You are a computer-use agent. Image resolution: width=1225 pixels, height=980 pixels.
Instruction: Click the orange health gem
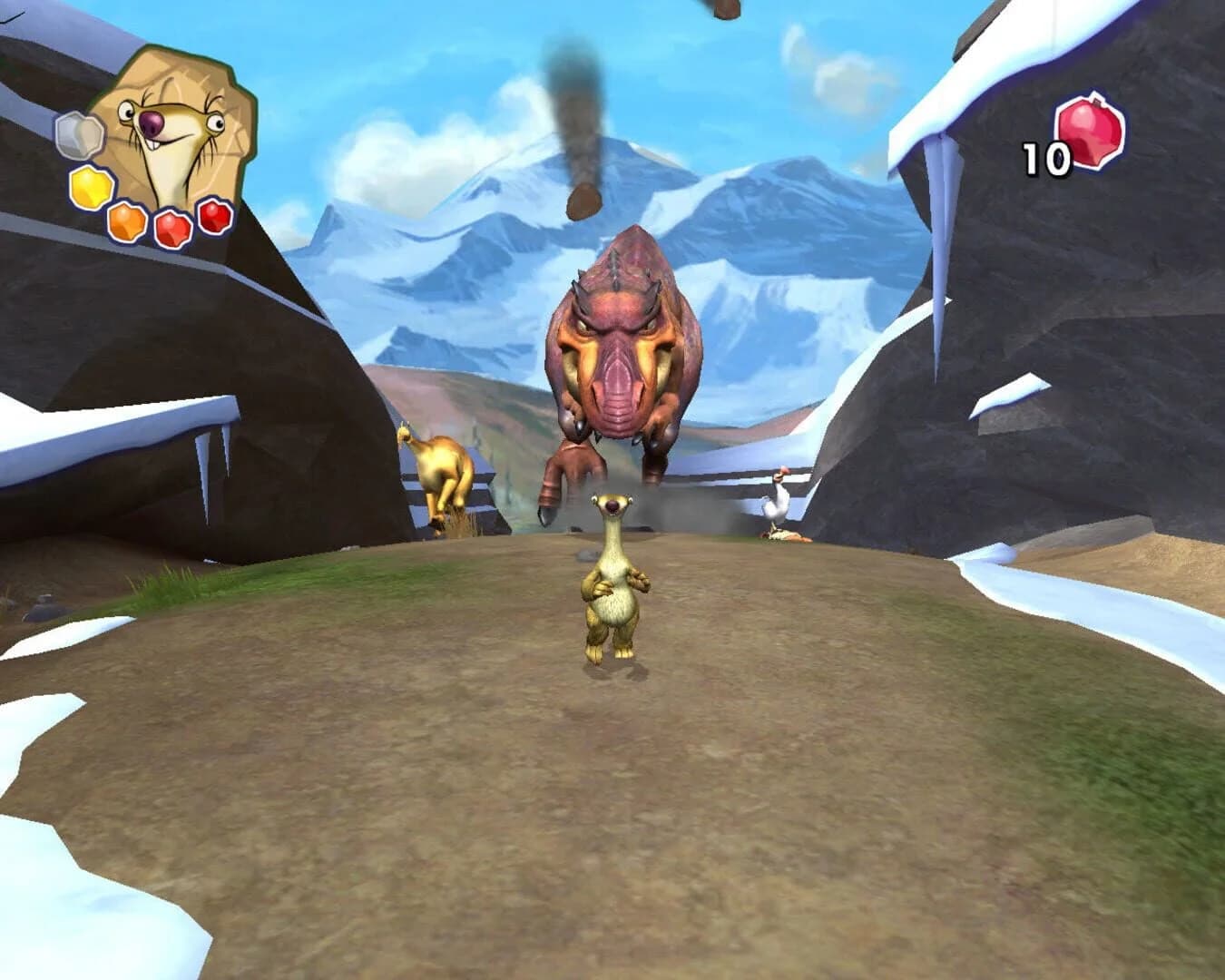tap(126, 220)
